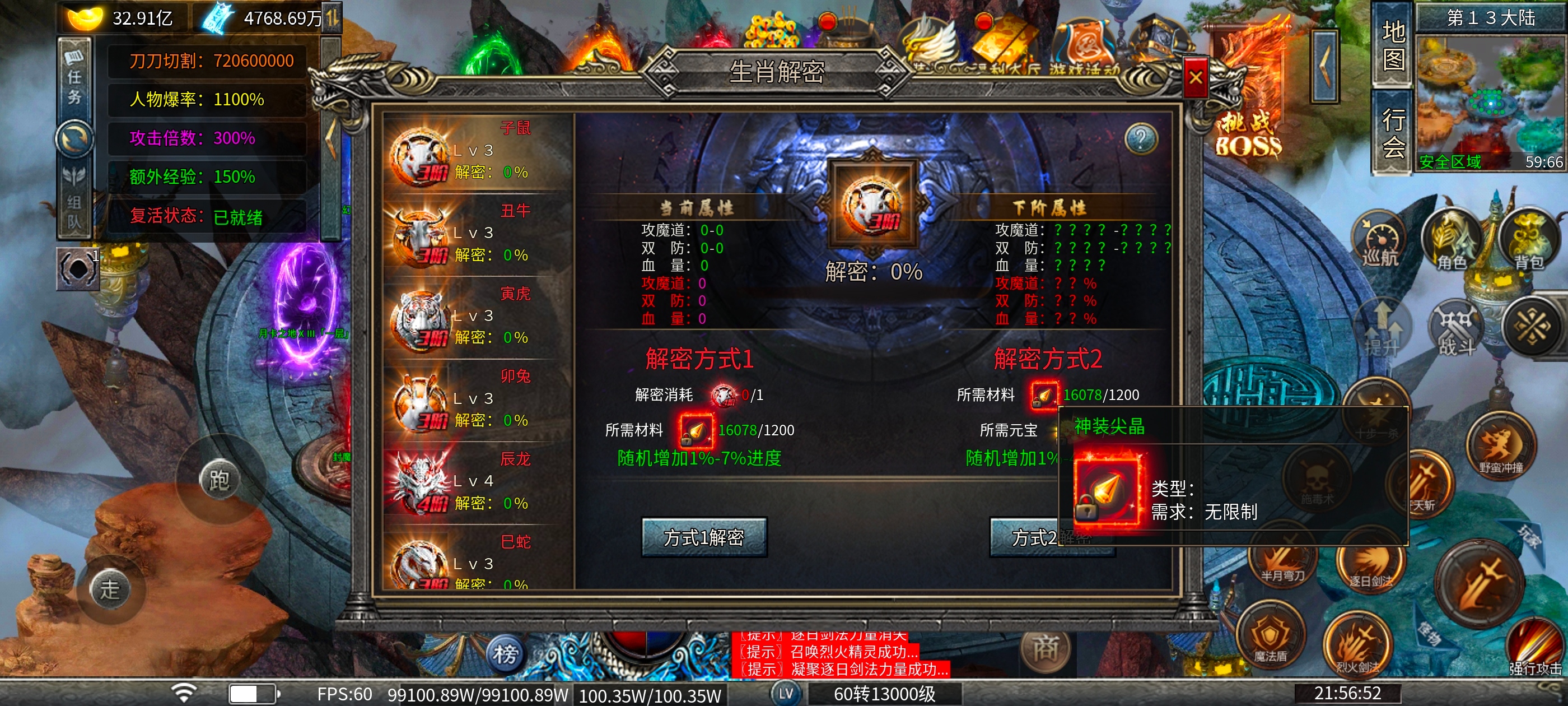The height and width of the screenshot is (706, 1568).
Task: Open the 榜 ranking button
Action: (x=505, y=654)
